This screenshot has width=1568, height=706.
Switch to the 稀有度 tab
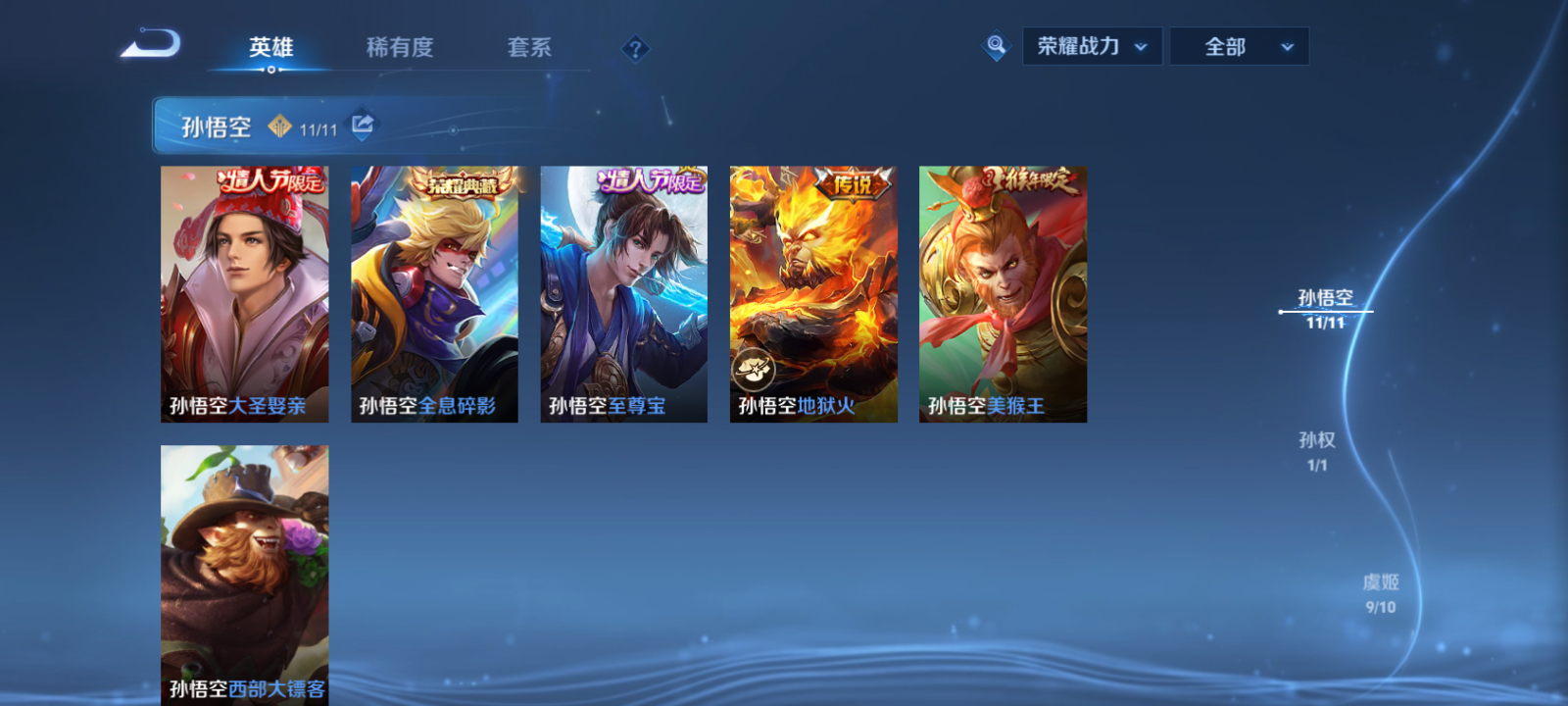tap(401, 45)
